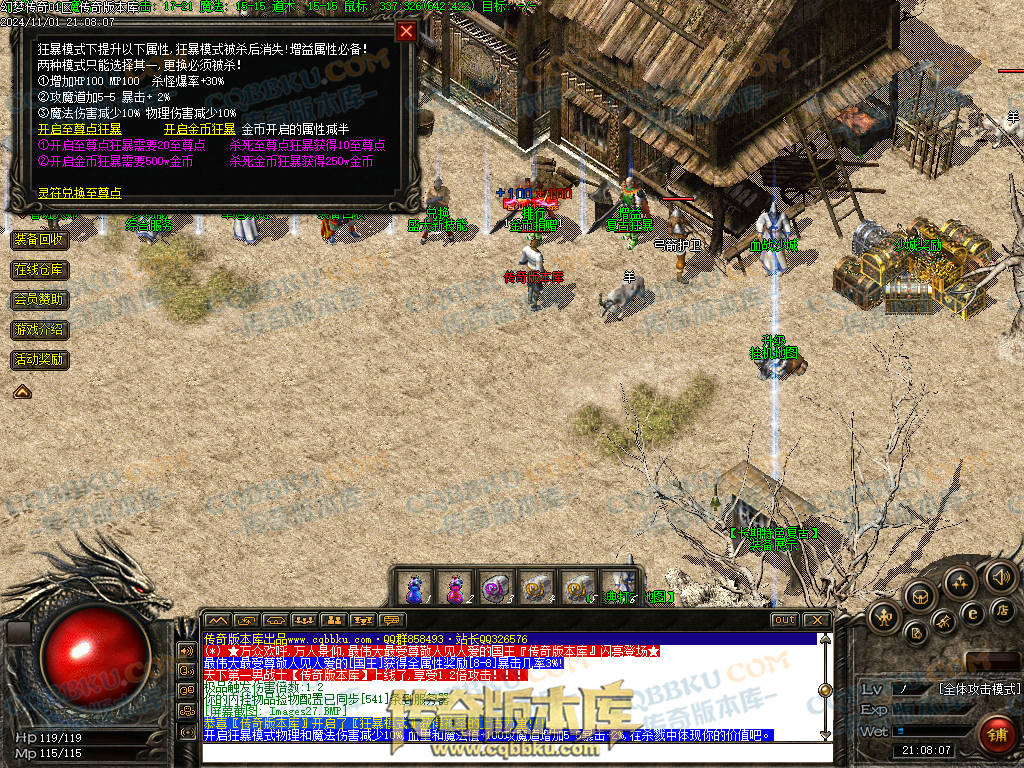The image size is (1024, 768).
Task: Choose 开启至尊点狂暴 option
Action: (x=79, y=129)
